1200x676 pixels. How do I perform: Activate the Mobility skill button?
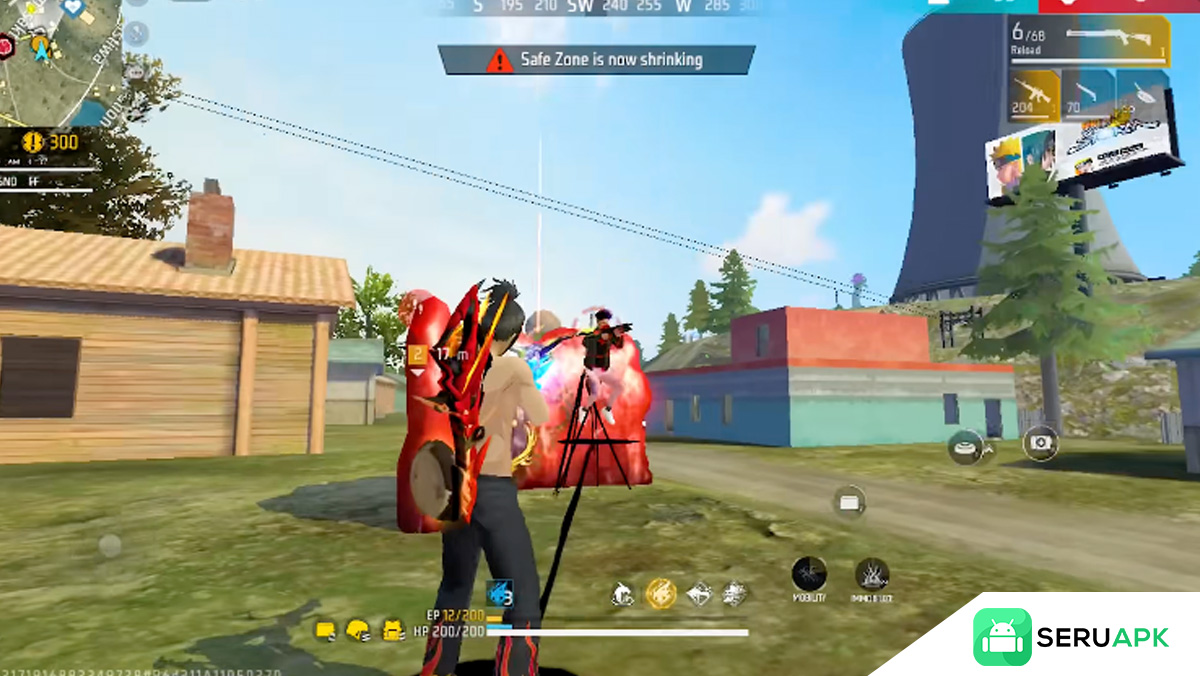pos(809,576)
